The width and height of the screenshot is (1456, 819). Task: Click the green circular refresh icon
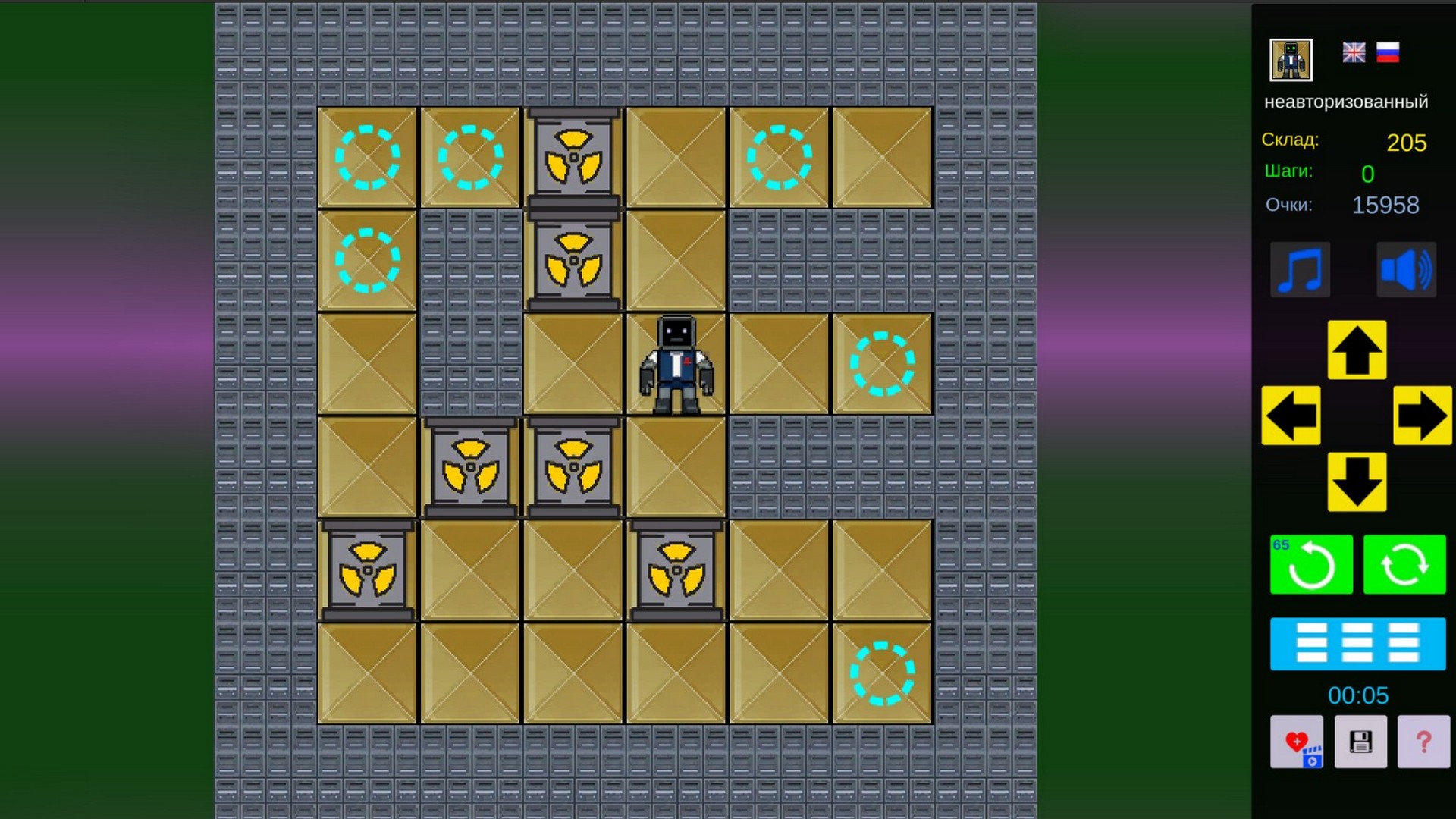(1404, 564)
